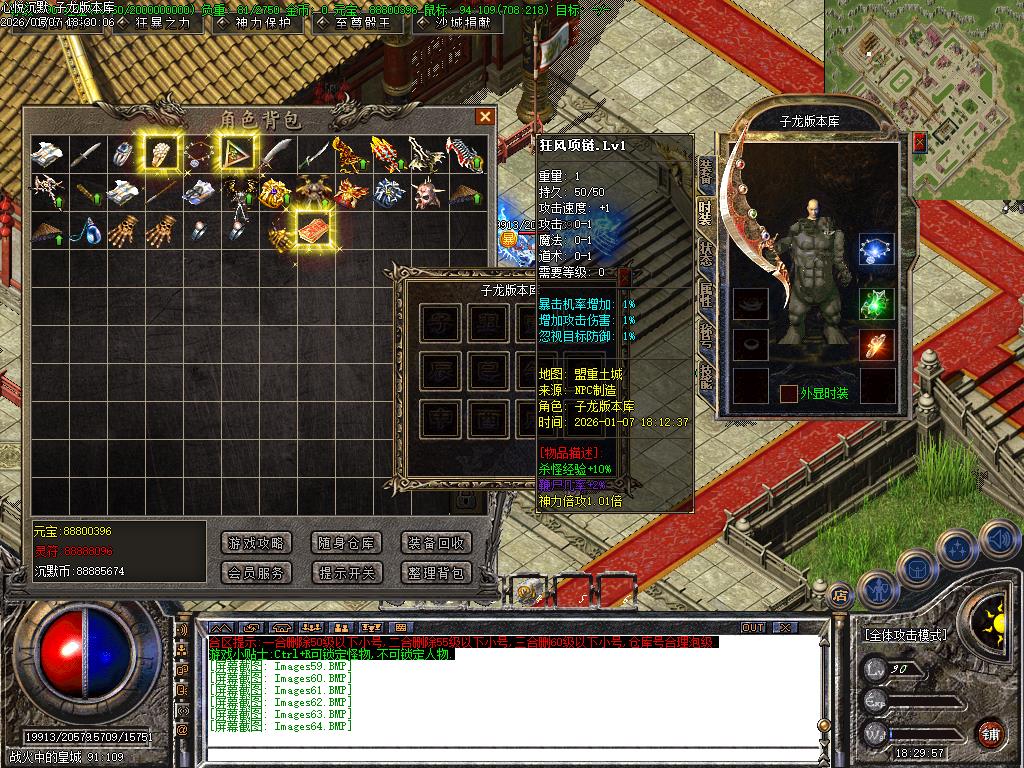Viewport: 1024px width, 768px height.
Task: Close the 角色背包 inventory window
Action: point(485,117)
